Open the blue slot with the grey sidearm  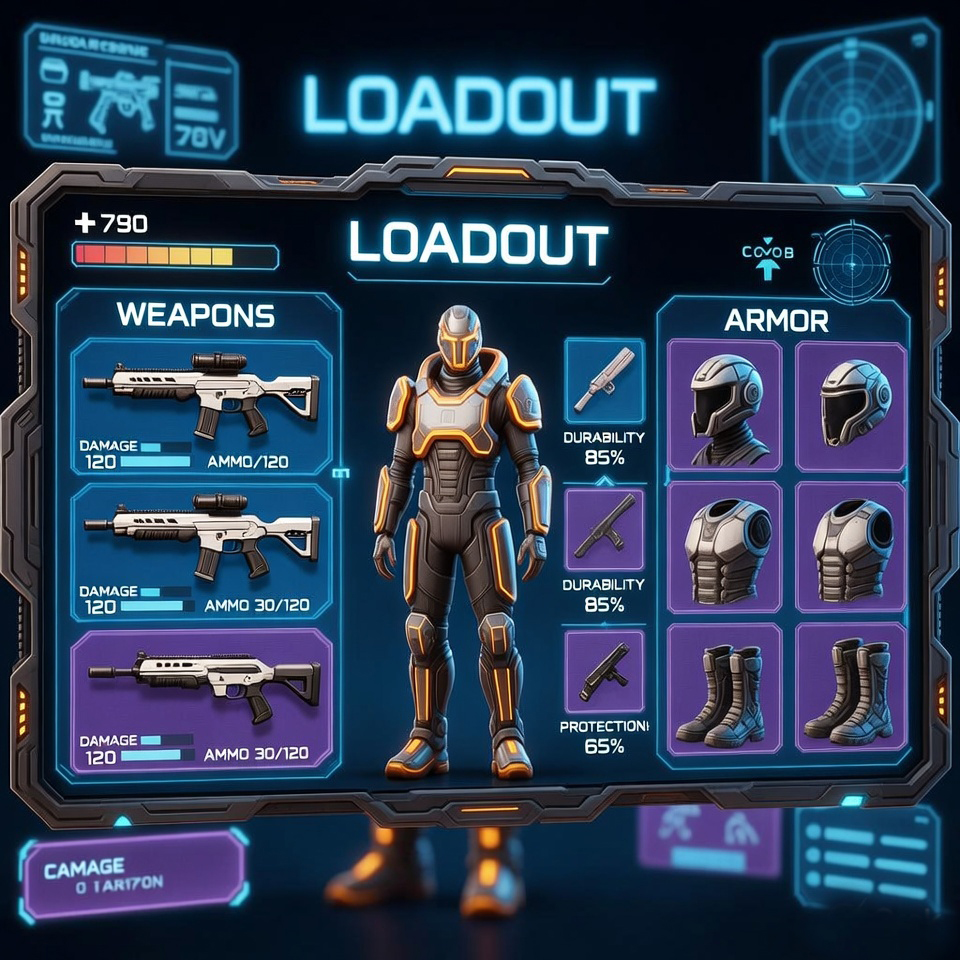[604, 379]
